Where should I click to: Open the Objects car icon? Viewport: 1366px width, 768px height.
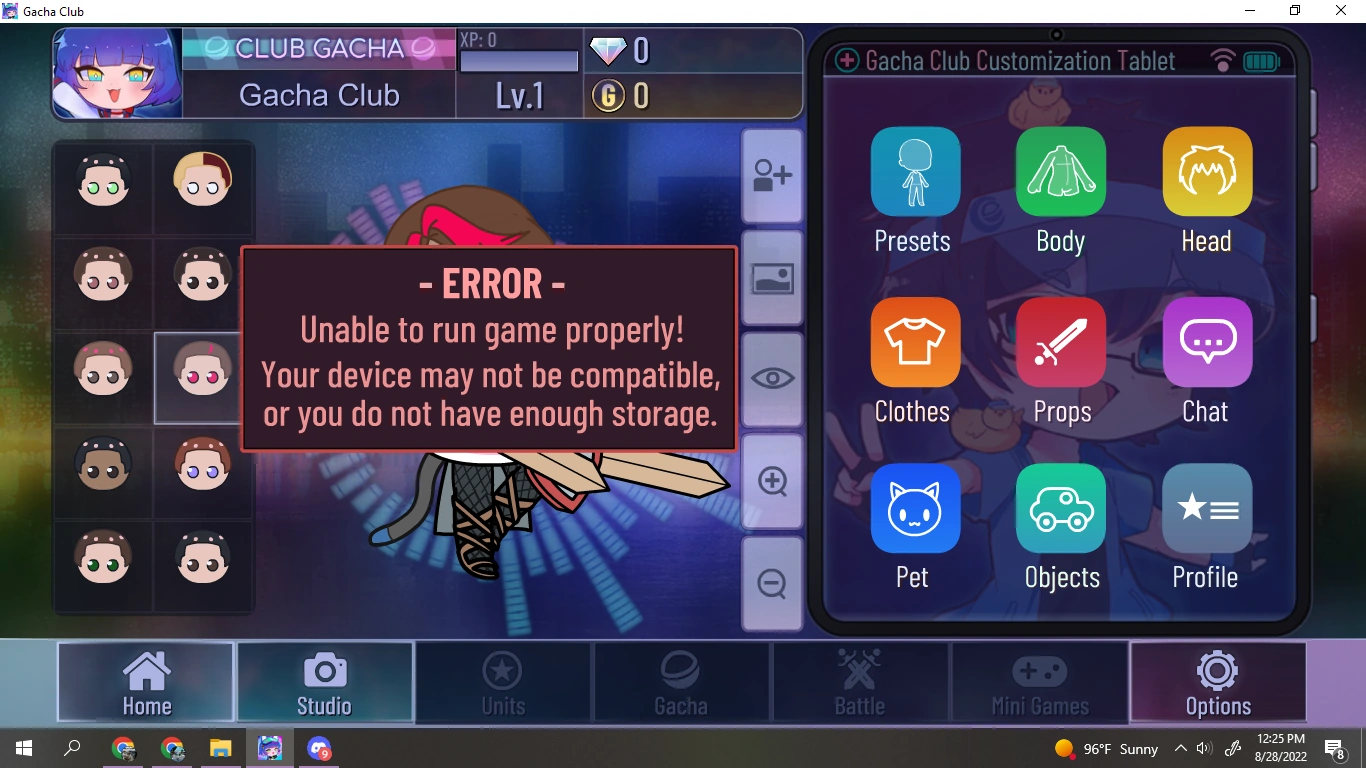1060,508
